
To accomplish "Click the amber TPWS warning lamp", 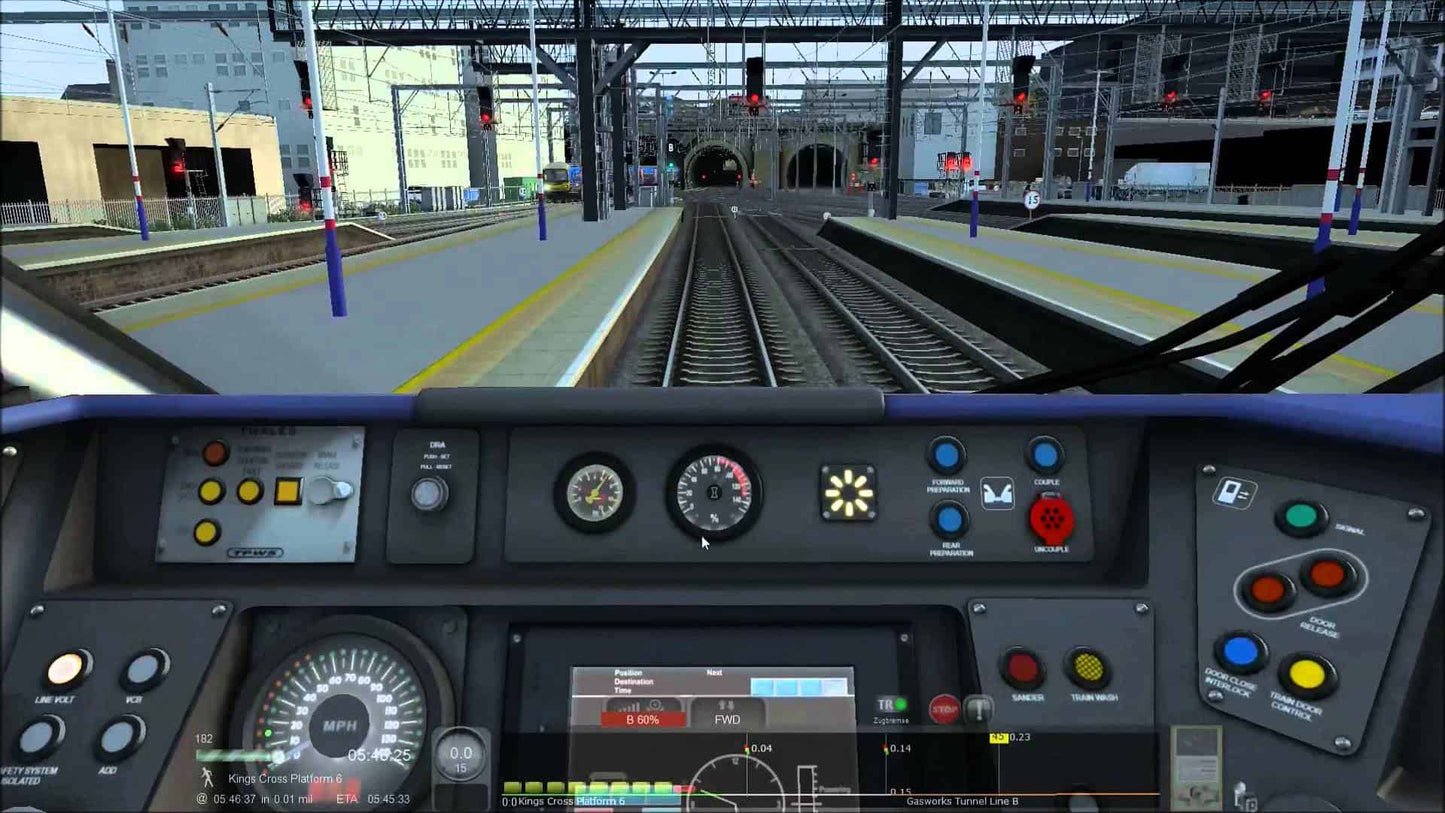I will click(x=210, y=489).
